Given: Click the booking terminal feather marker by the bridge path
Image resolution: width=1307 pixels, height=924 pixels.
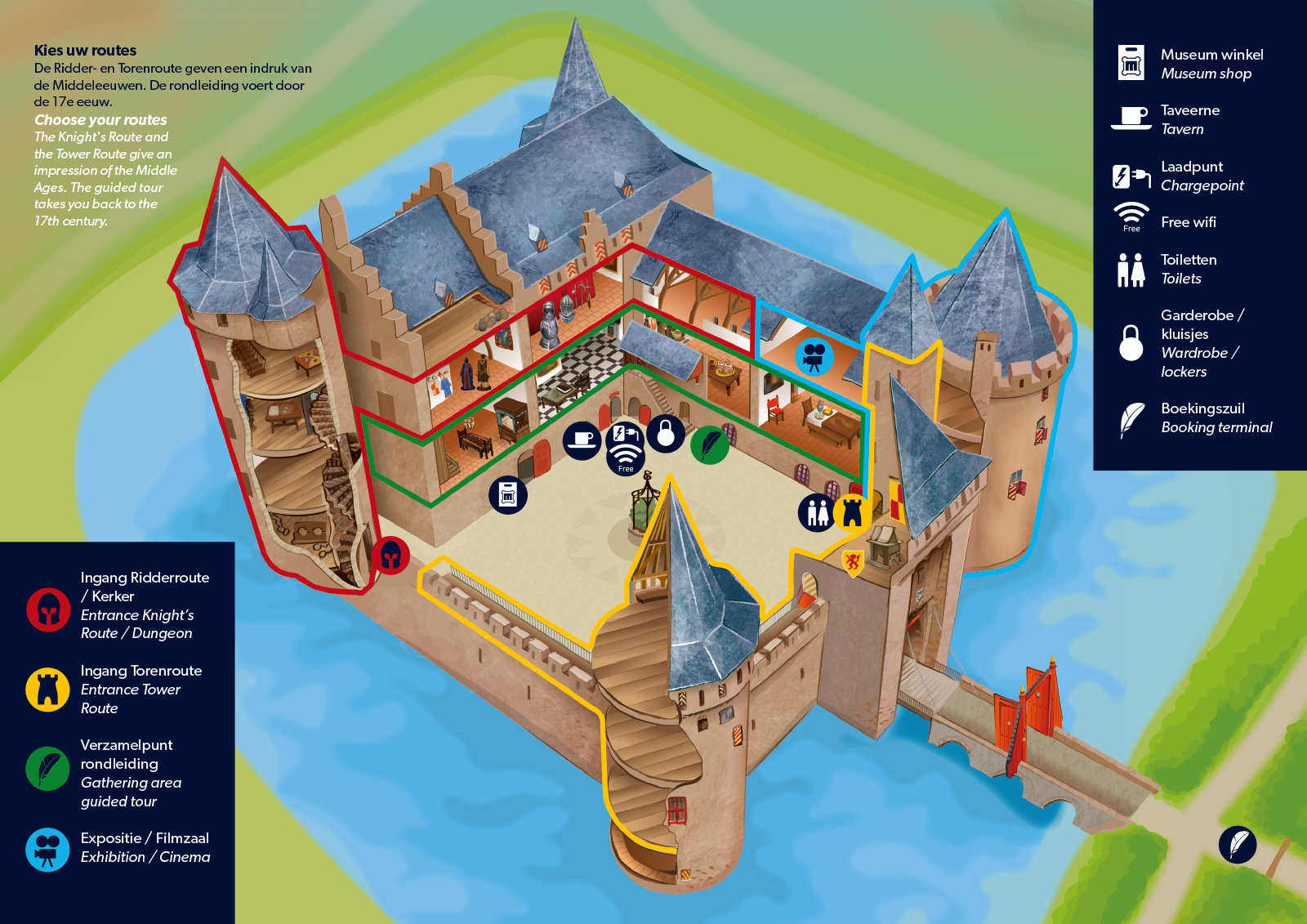Looking at the screenshot, I should click(x=1238, y=844).
